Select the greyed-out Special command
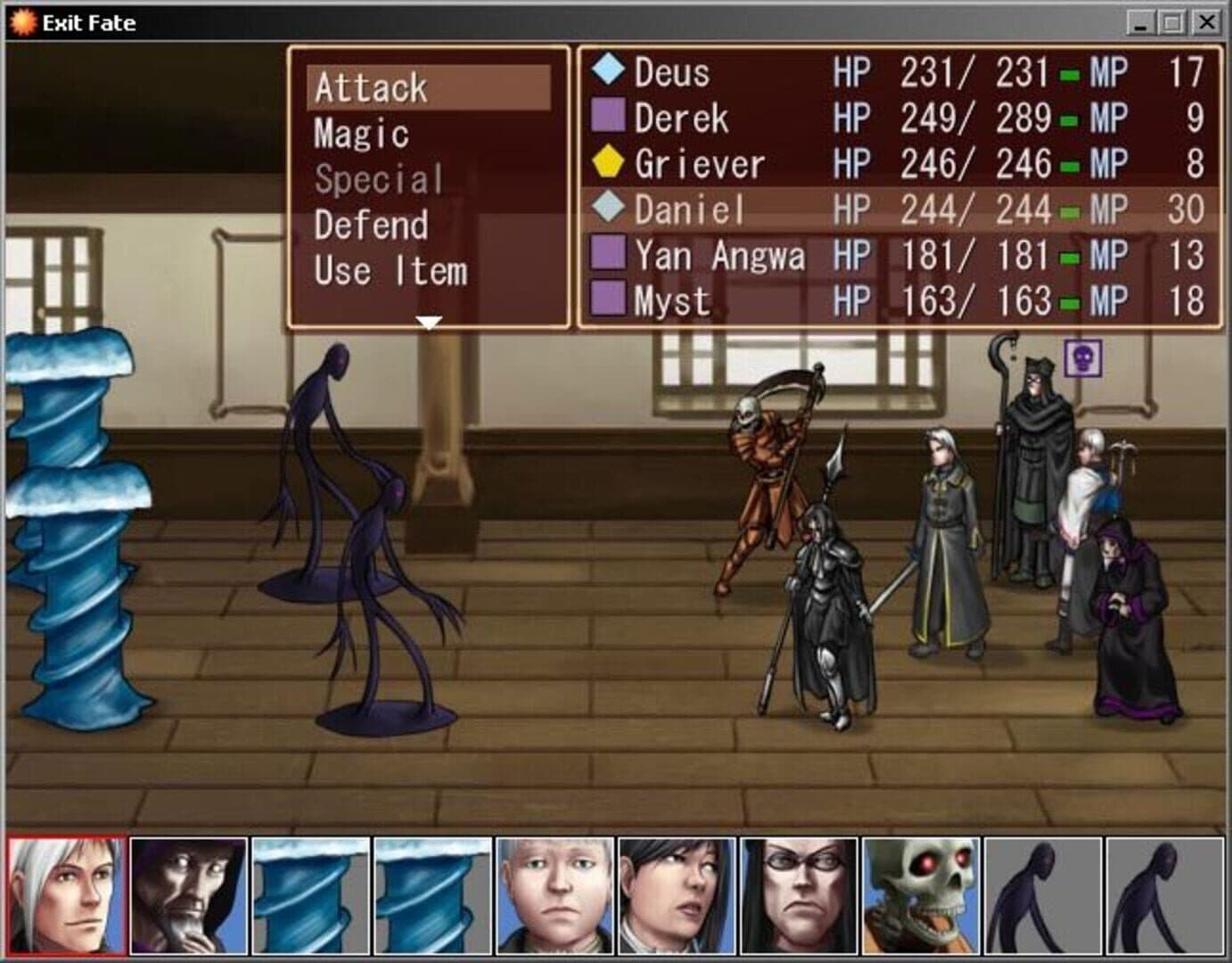 click(378, 180)
